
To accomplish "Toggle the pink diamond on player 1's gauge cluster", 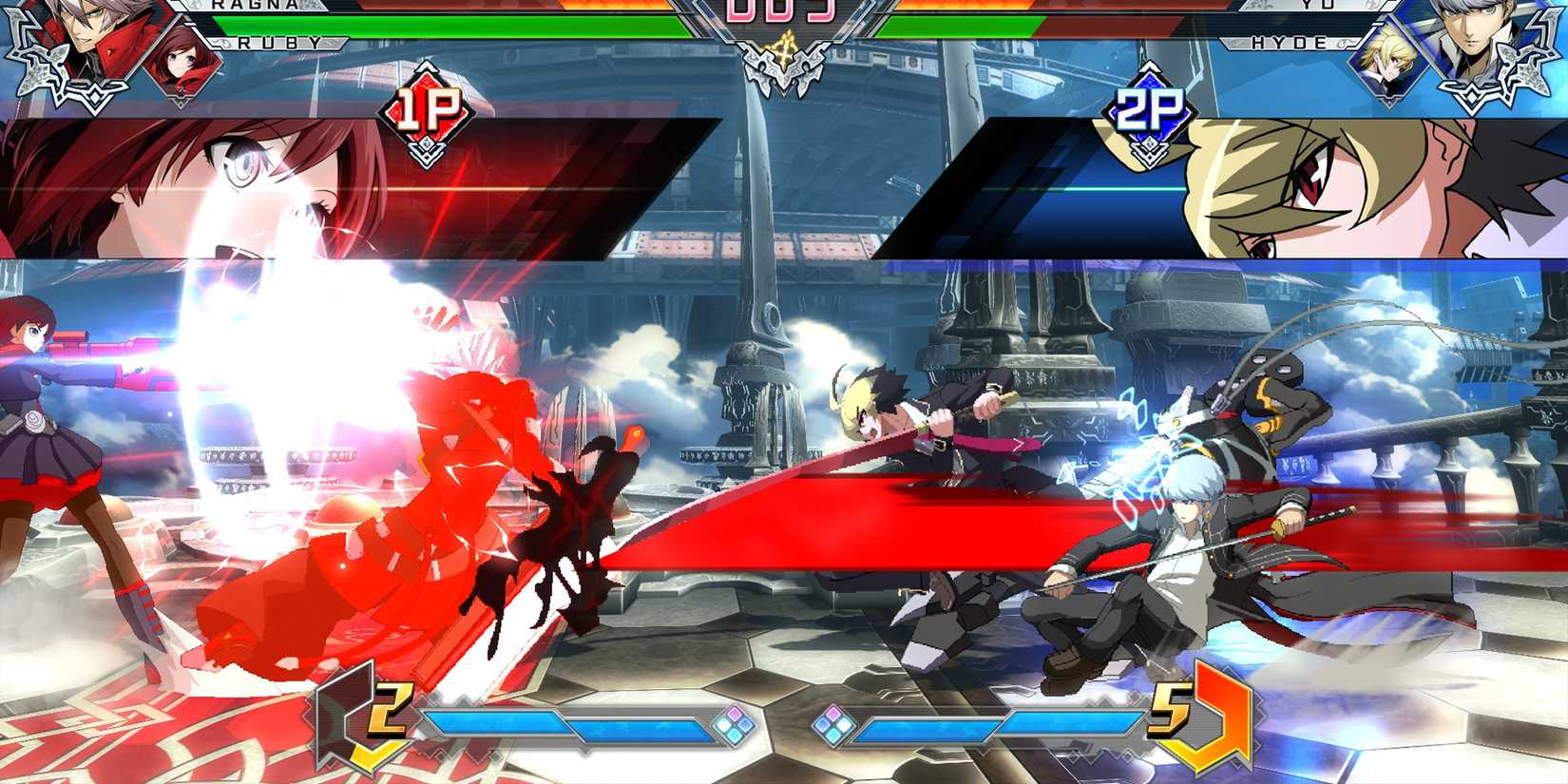I will tap(734, 713).
